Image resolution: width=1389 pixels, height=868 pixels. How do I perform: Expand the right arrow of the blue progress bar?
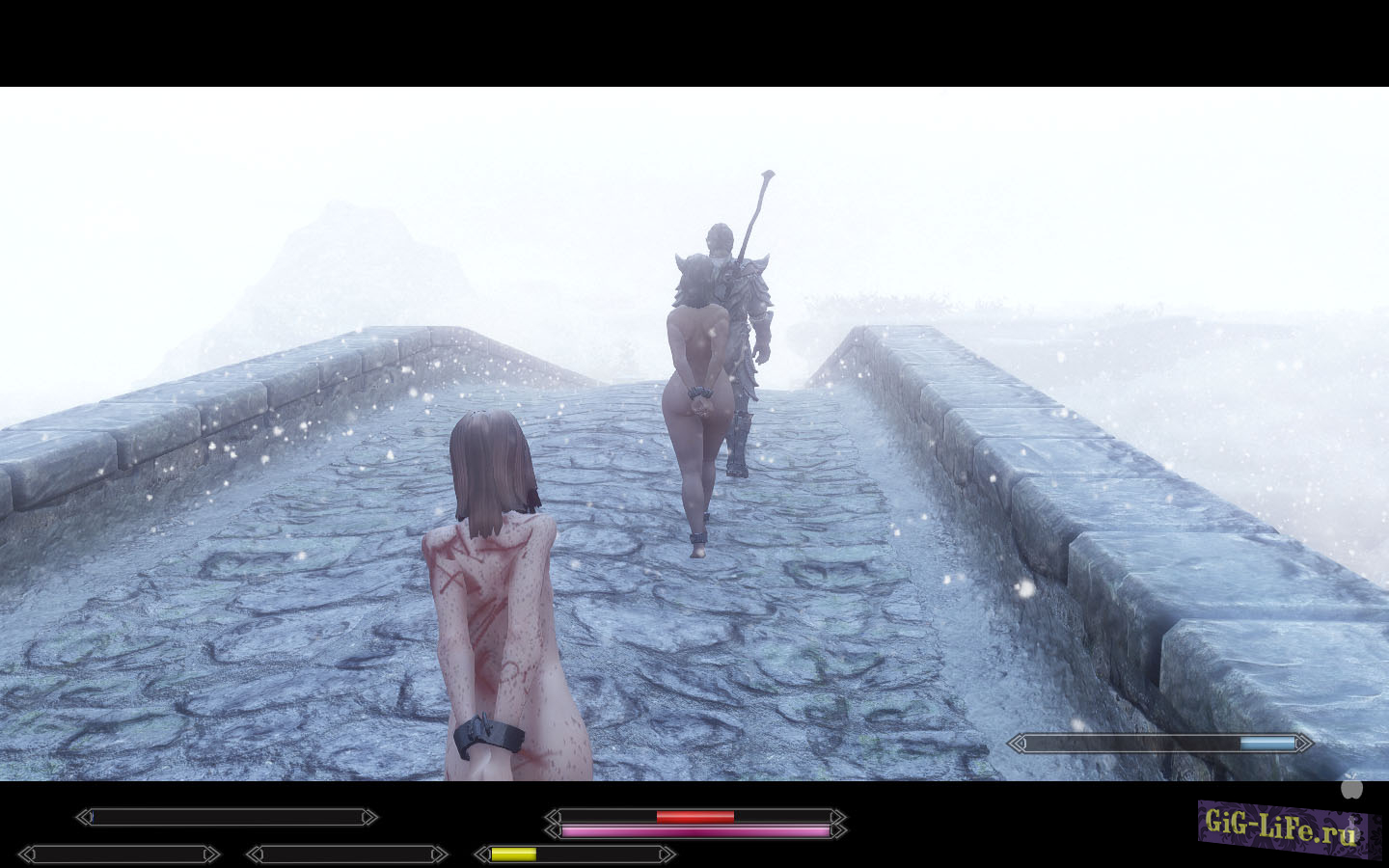1303,744
